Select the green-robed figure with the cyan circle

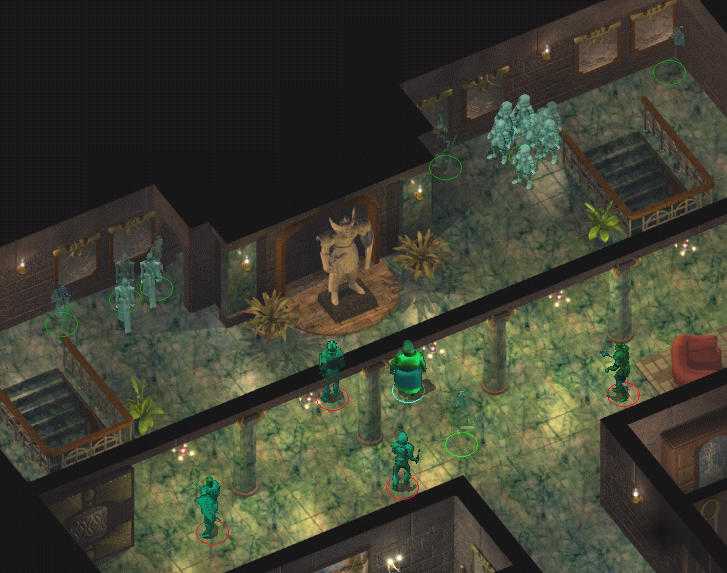pos(408,370)
